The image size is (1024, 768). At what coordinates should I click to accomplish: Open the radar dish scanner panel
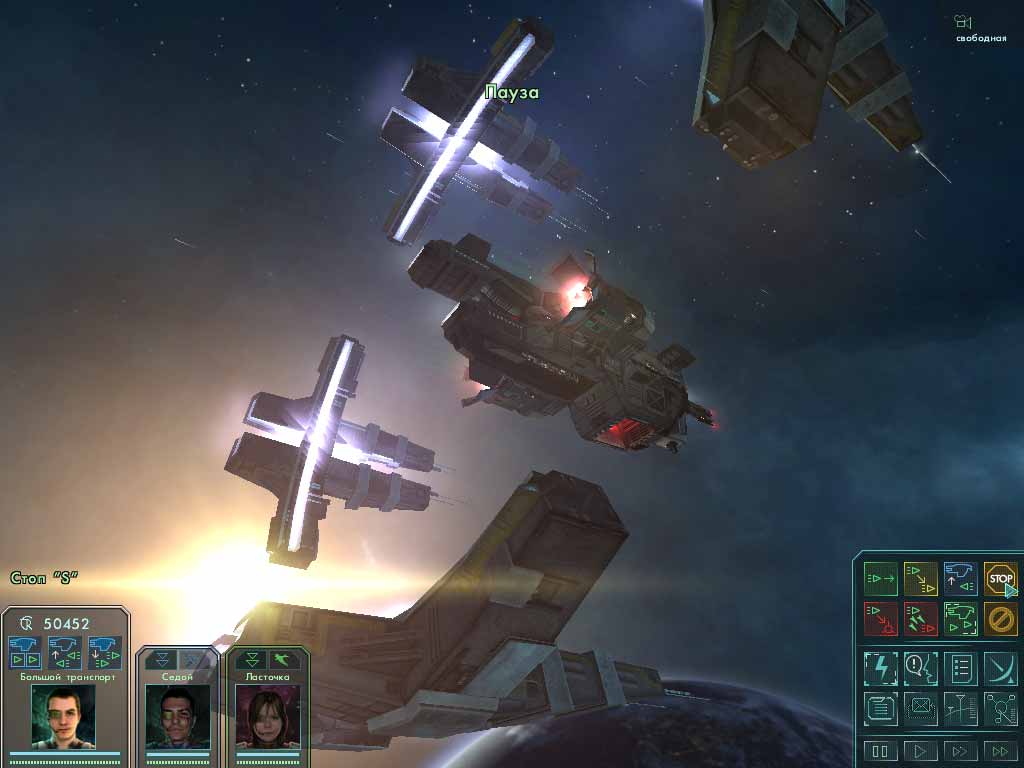point(1000,667)
